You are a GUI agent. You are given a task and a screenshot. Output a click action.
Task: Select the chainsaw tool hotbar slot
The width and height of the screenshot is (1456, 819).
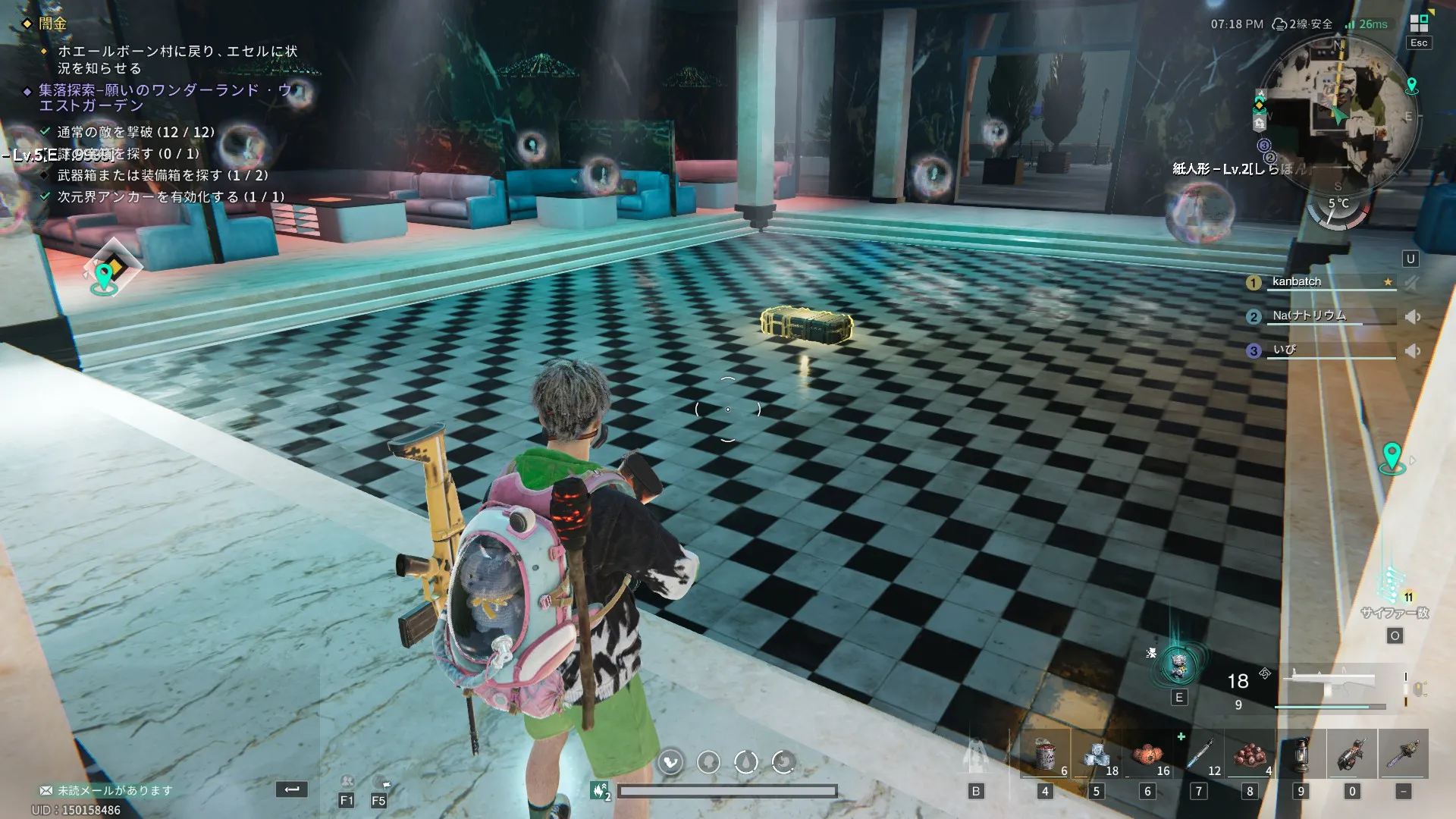(x=1352, y=755)
